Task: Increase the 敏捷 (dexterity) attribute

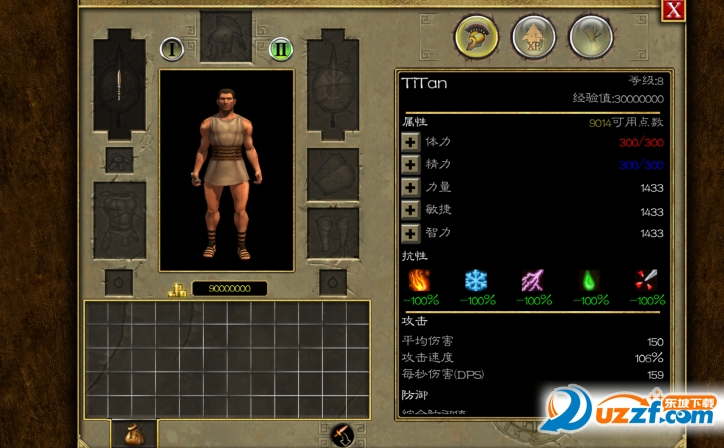Action: tap(410, 211)
